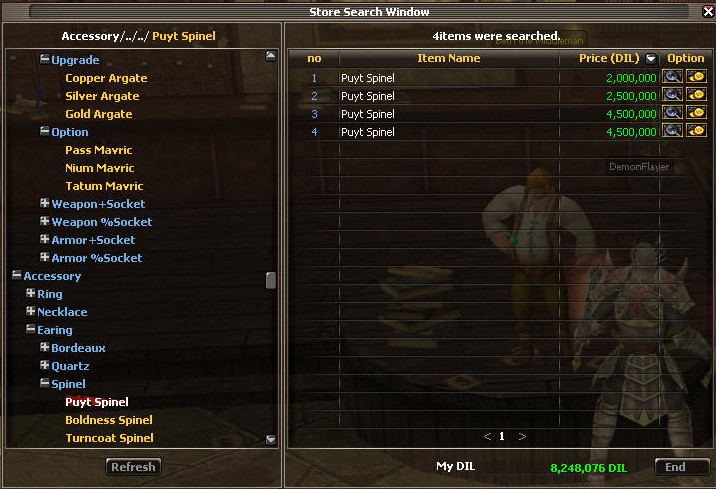Select Copper Argate in the tree
Viewport: 716px width, 489px height.
106,78
